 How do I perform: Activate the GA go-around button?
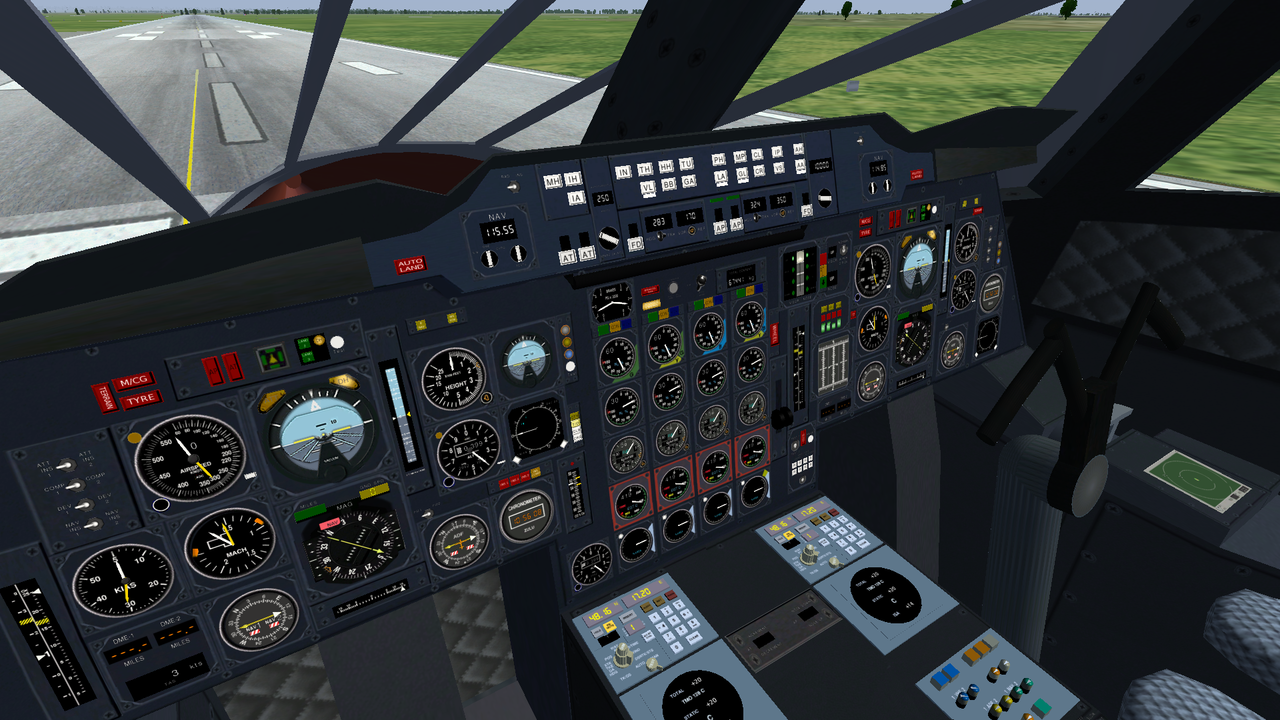click(688, 181)
